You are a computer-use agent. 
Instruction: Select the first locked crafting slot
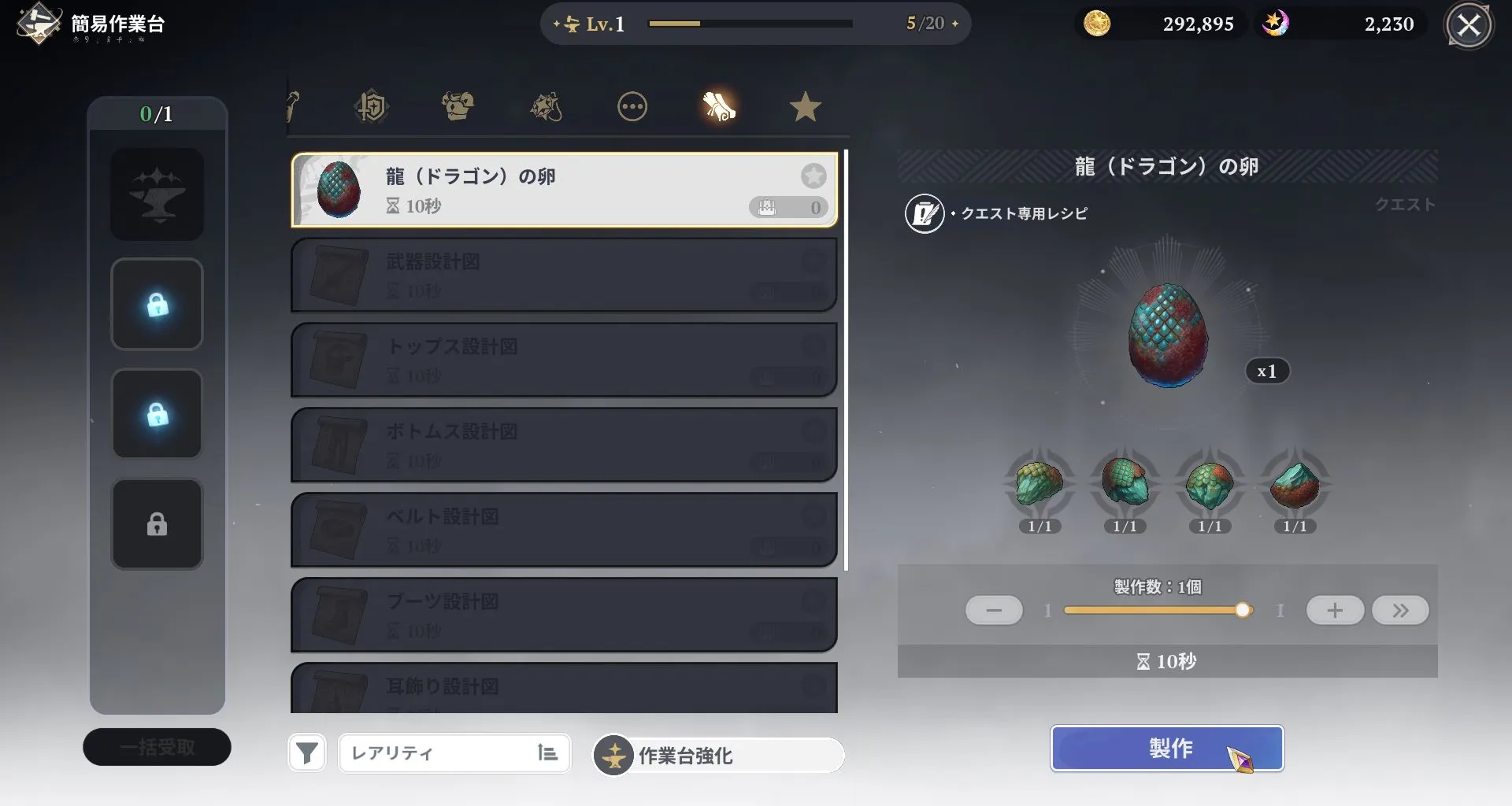point(157,305)
